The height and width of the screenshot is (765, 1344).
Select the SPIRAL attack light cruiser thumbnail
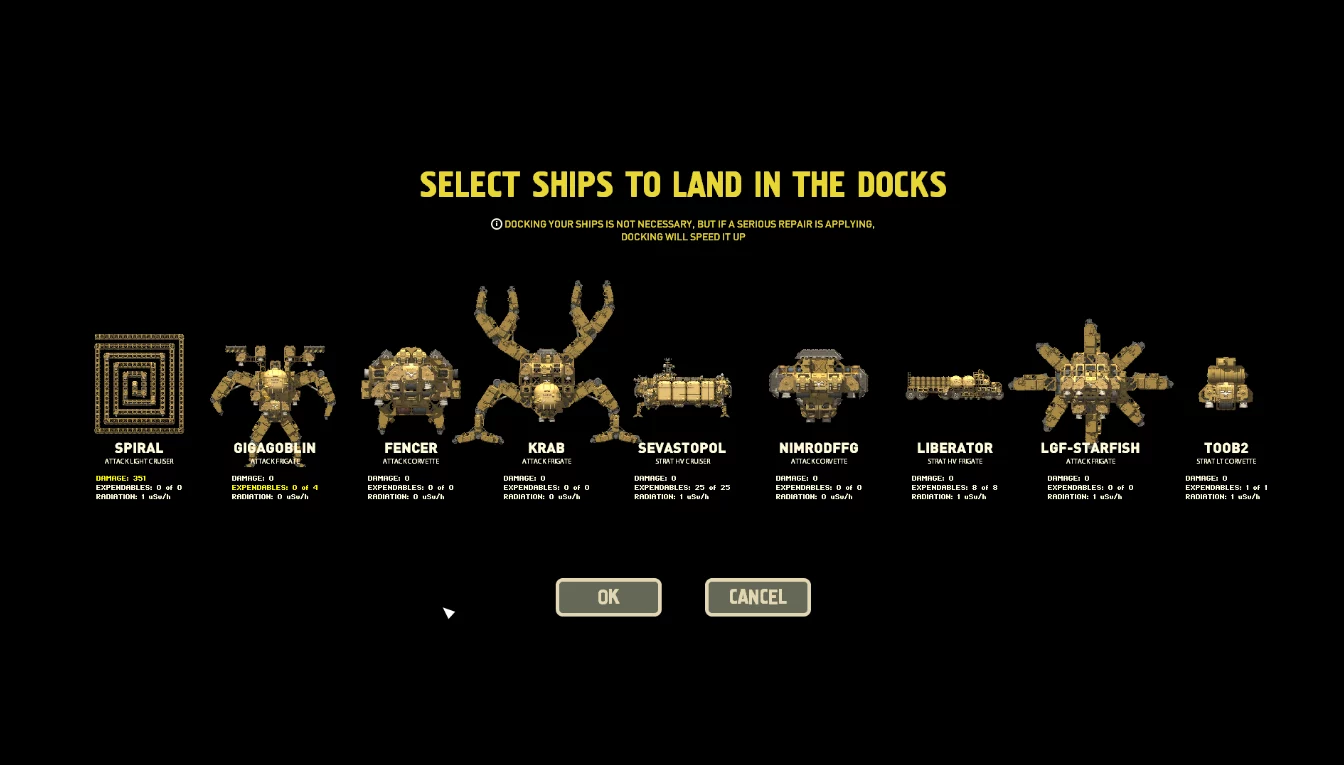[139, 381]
